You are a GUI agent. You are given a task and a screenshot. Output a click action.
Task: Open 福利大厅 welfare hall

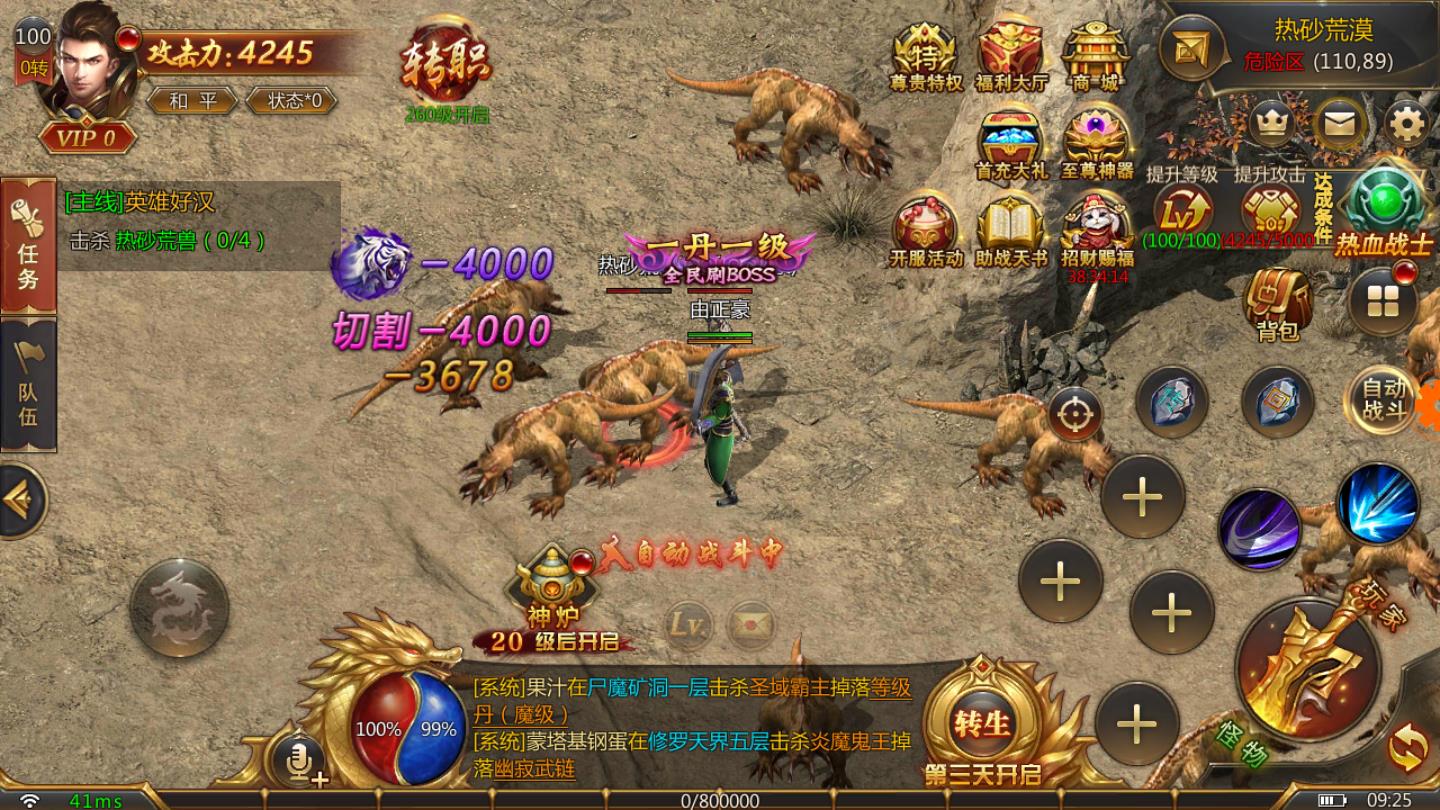1010,58
